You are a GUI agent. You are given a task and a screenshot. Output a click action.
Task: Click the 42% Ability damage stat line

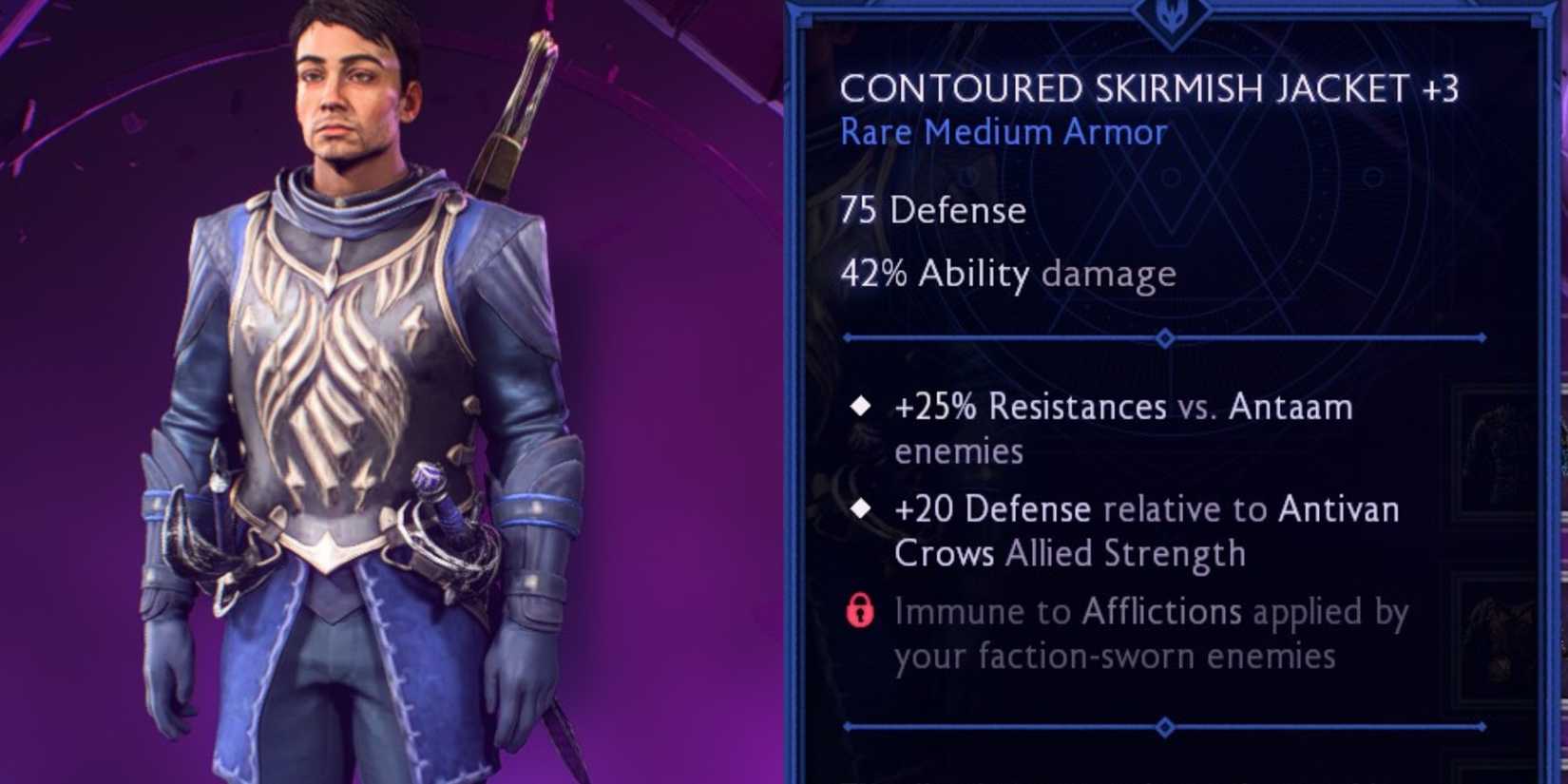pos(1007,275)
